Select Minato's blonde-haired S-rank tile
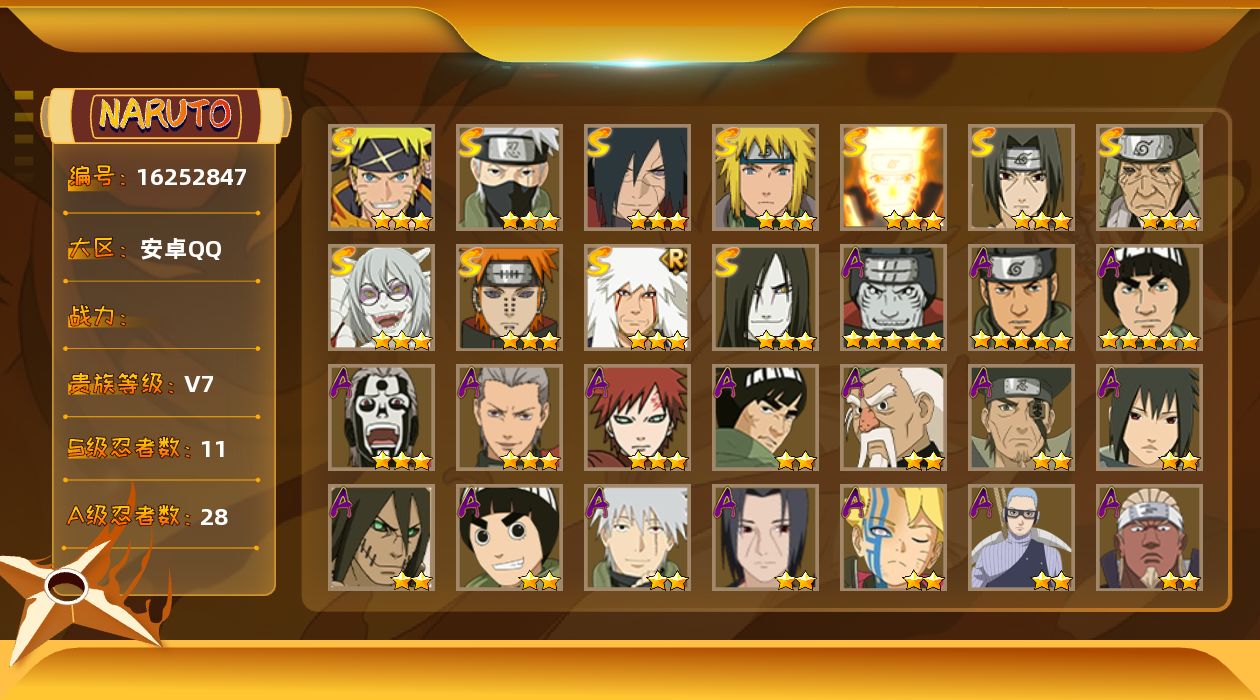Screen dimensions: 1260x700 pos(765,177)
